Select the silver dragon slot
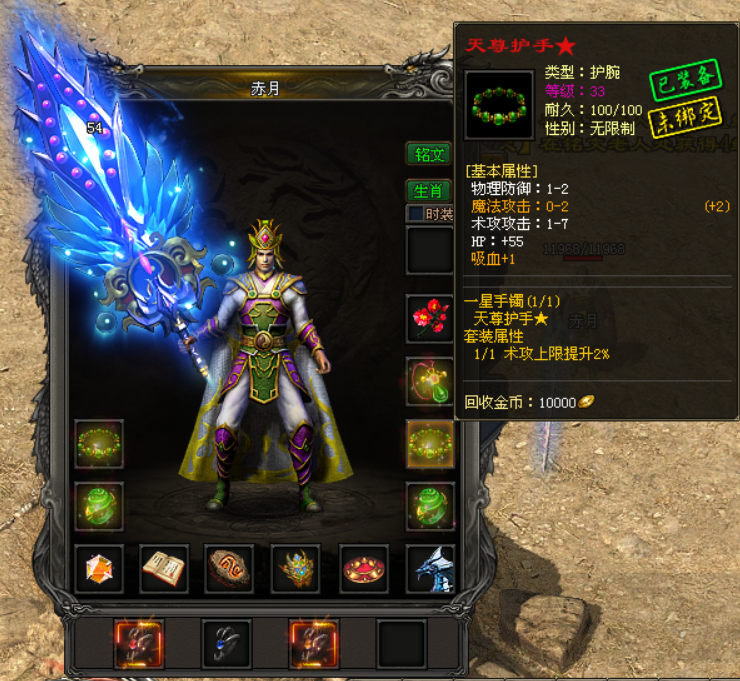The width and height of the screenshot is (740, 681). 430,569
